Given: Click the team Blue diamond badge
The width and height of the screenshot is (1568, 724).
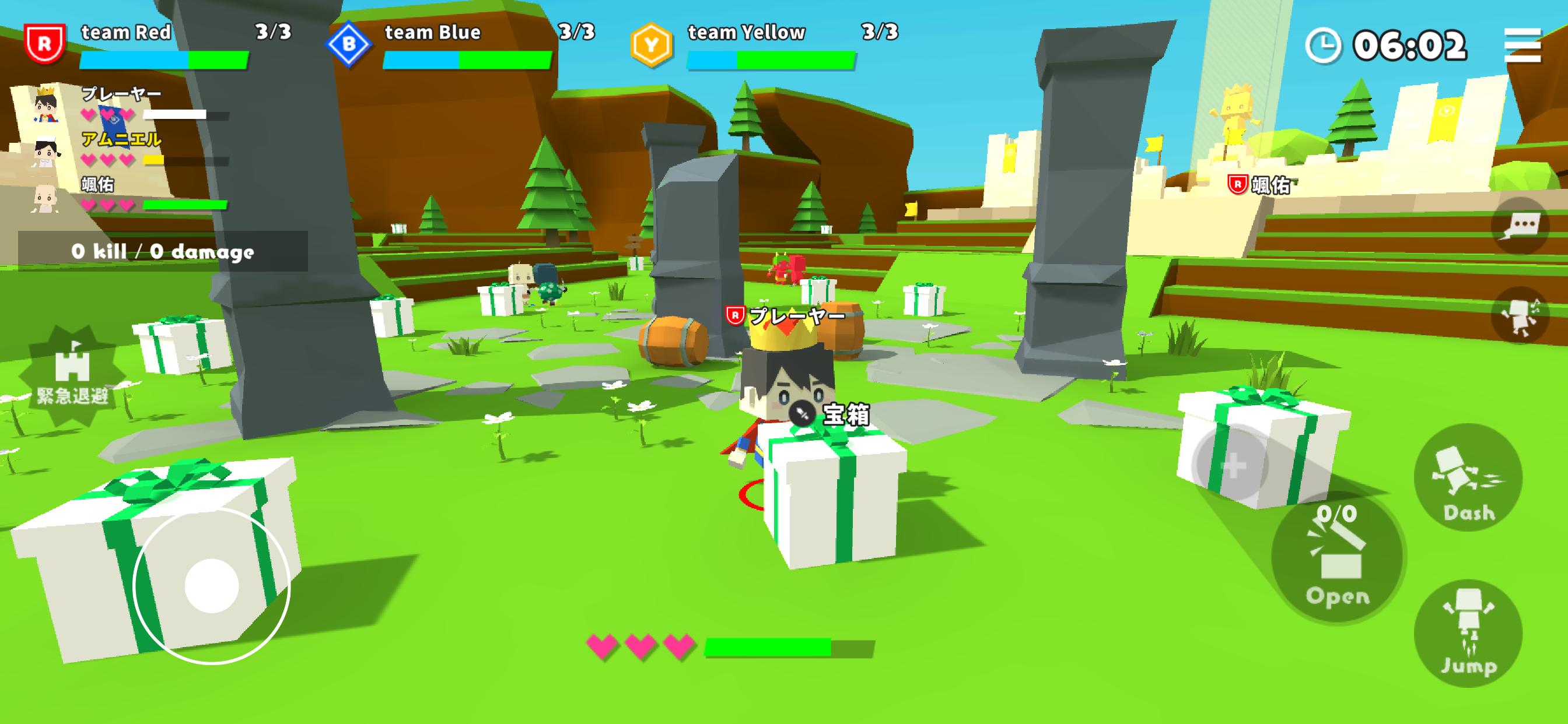Looking at the screenshot, I should pyautogui.click(x=349, y=44).
